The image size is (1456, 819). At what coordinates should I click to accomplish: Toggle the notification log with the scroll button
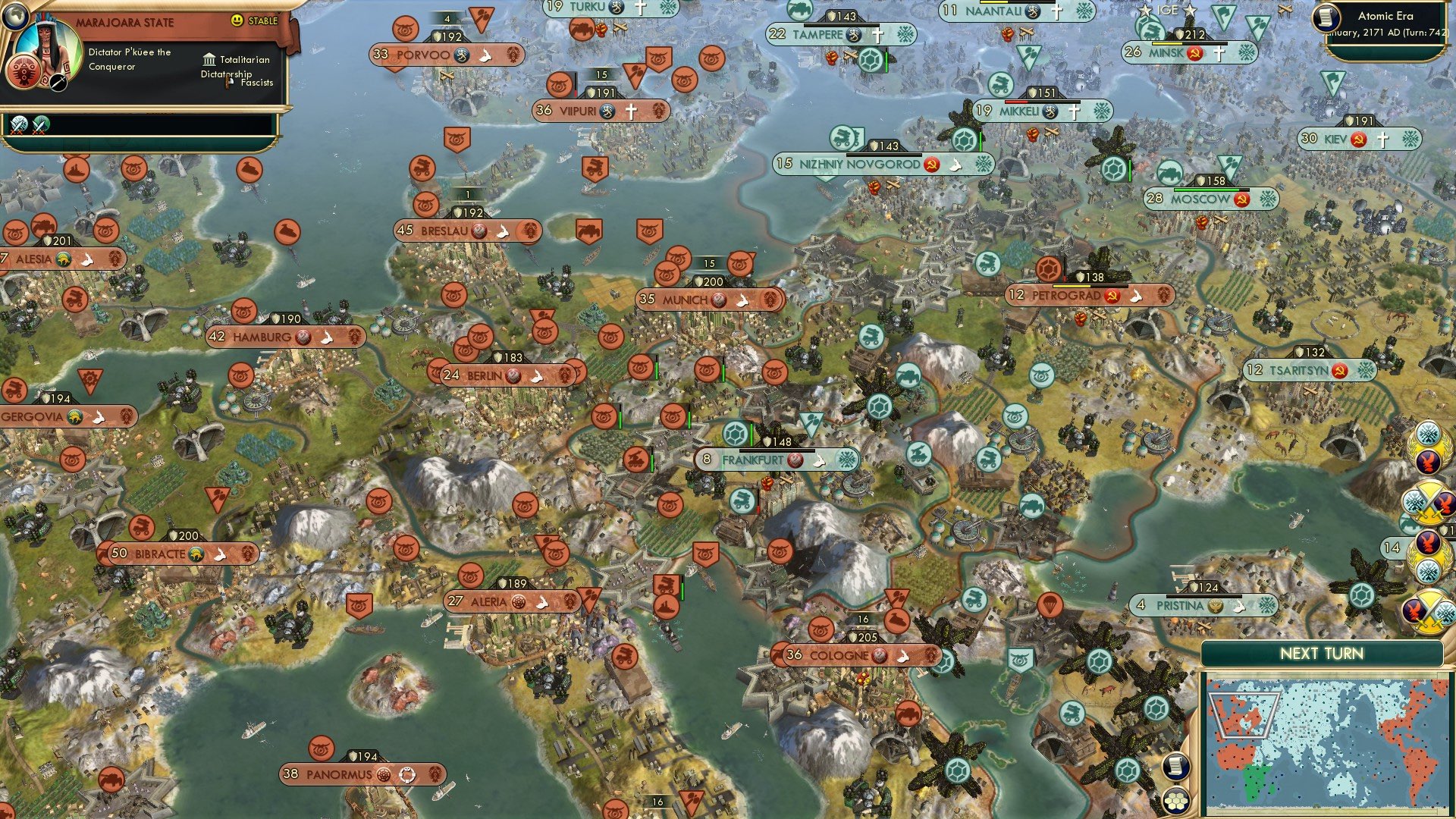point(1175,767)
